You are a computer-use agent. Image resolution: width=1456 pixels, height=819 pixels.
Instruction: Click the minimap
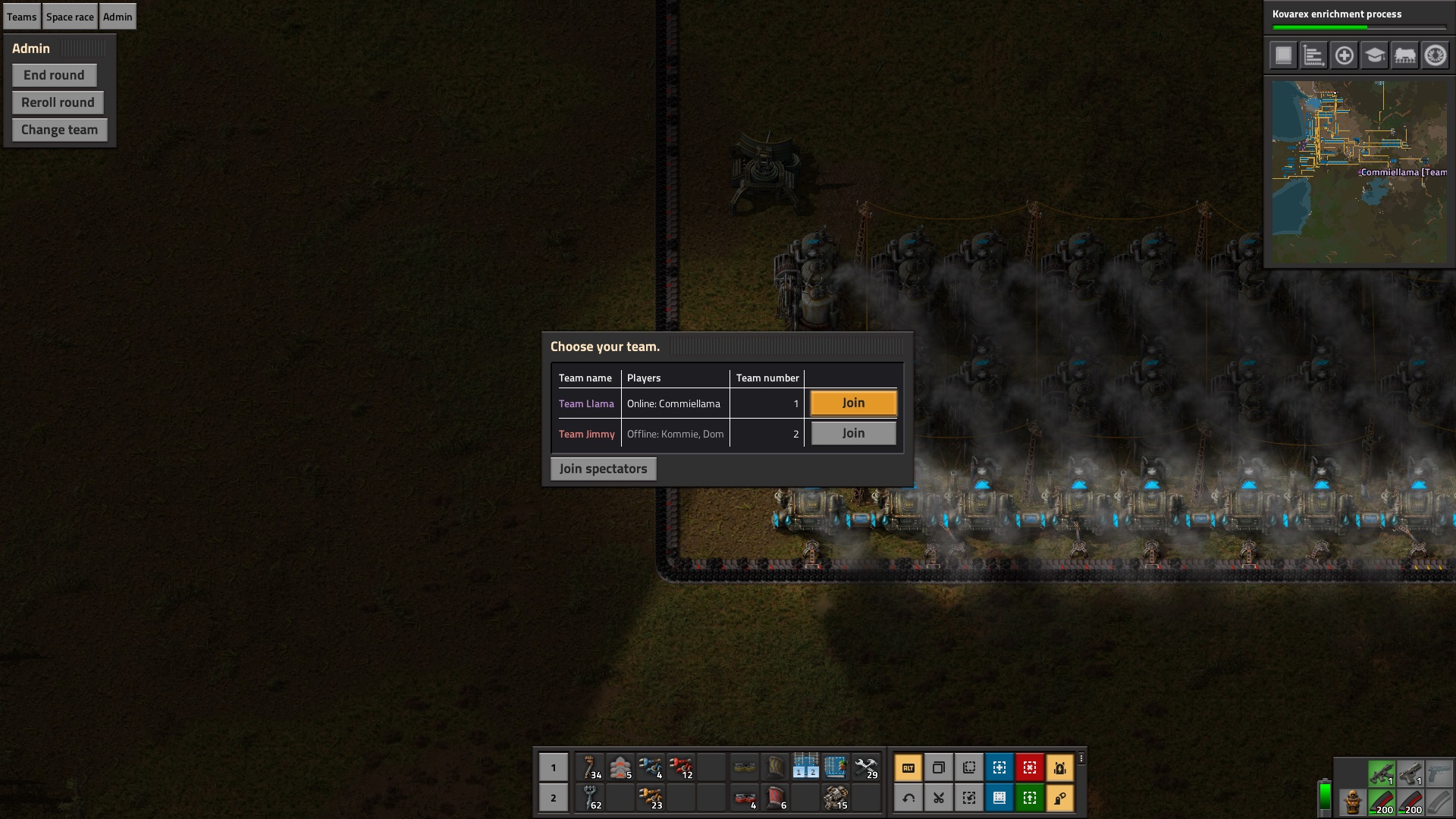pos(1359,172)
